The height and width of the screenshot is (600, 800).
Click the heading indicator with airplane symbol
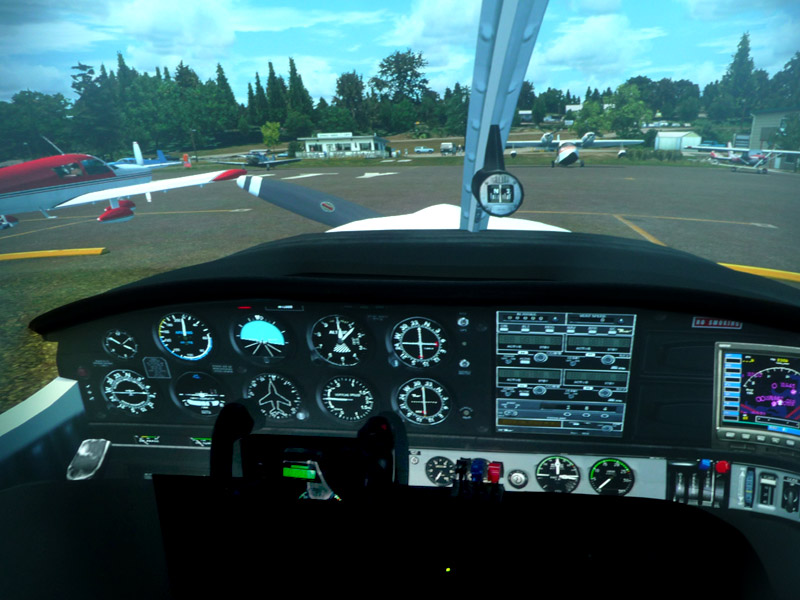click(x=273, y=396)
